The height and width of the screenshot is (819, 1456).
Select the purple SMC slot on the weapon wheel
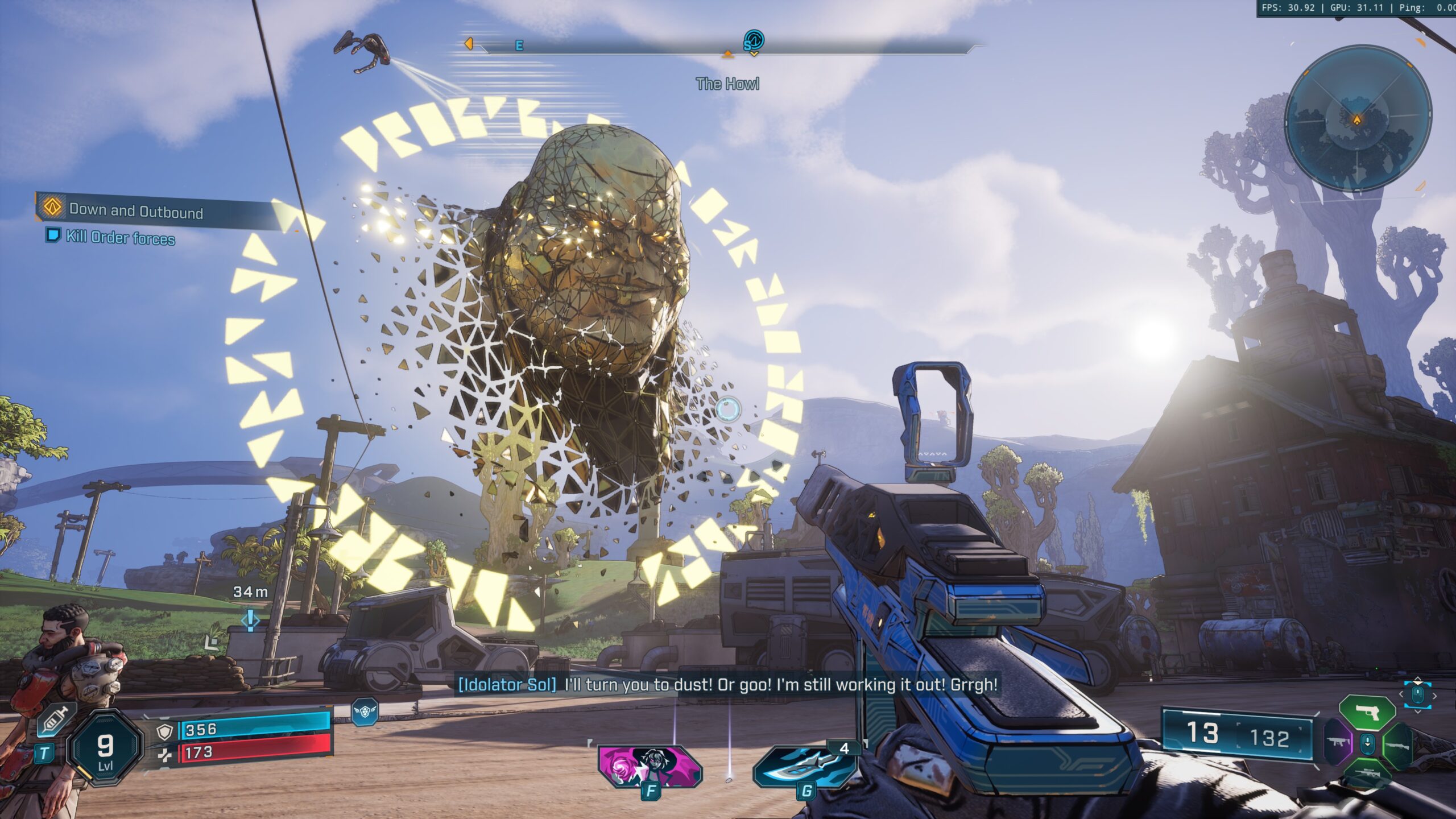point(1338,743)
